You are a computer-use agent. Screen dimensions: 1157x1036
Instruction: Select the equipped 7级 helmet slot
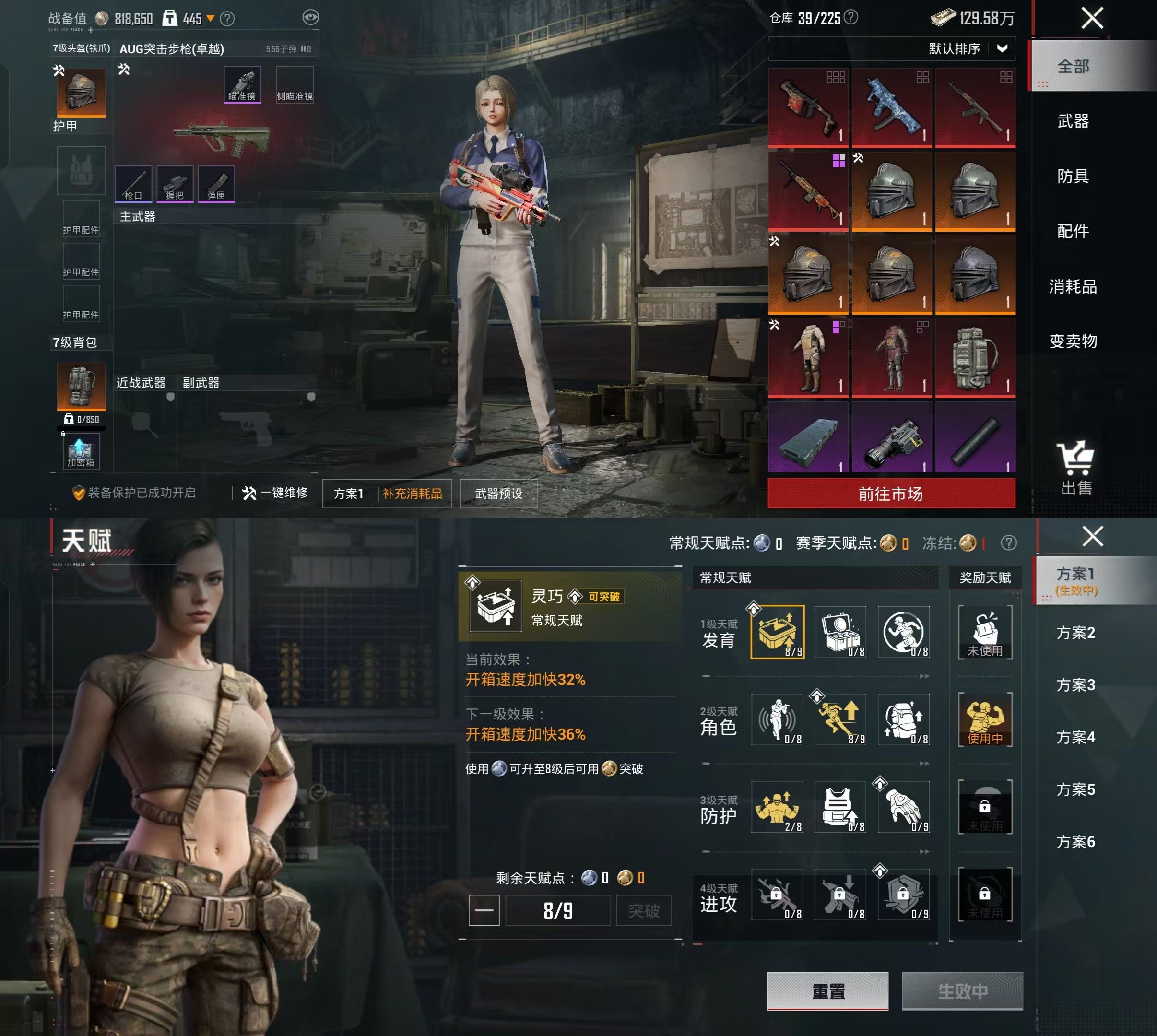[82, 92]
